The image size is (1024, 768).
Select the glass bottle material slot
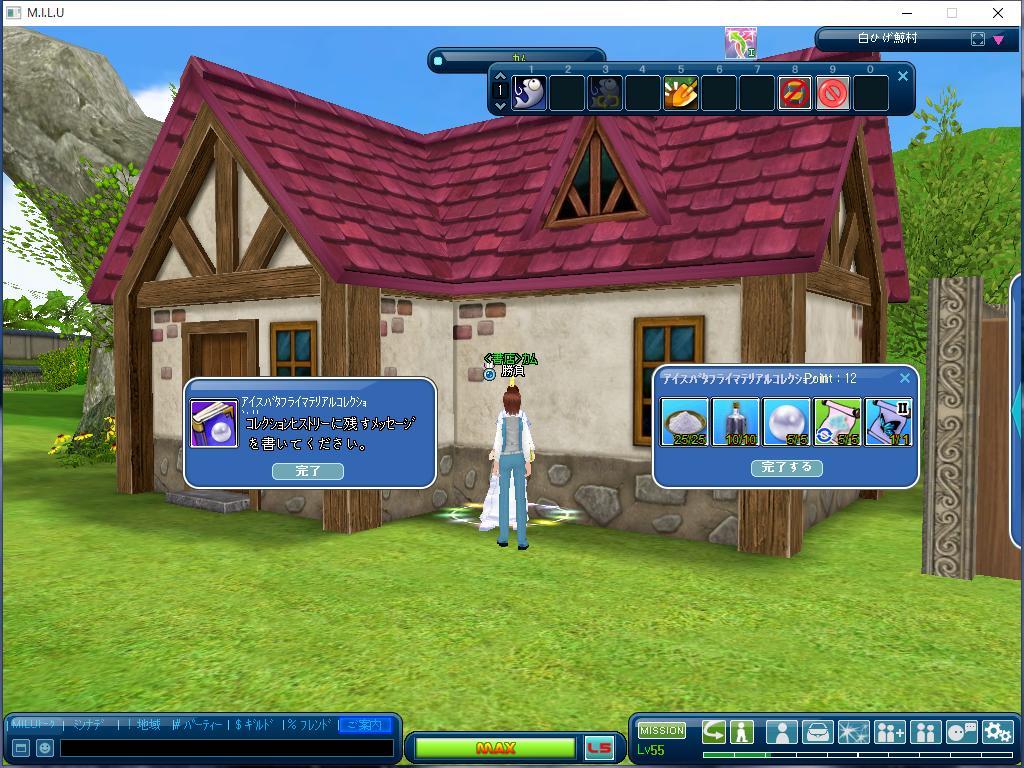point(736,421)
